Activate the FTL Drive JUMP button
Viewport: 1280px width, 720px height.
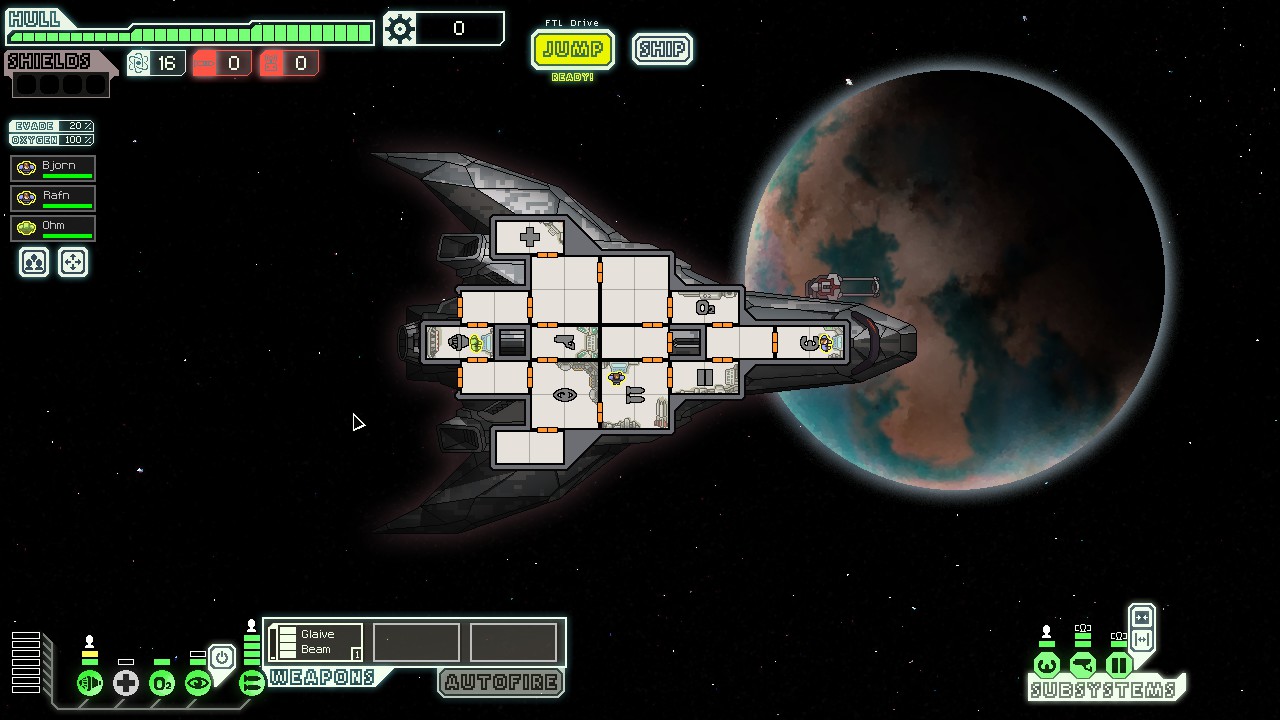click(x=573, y=49)
